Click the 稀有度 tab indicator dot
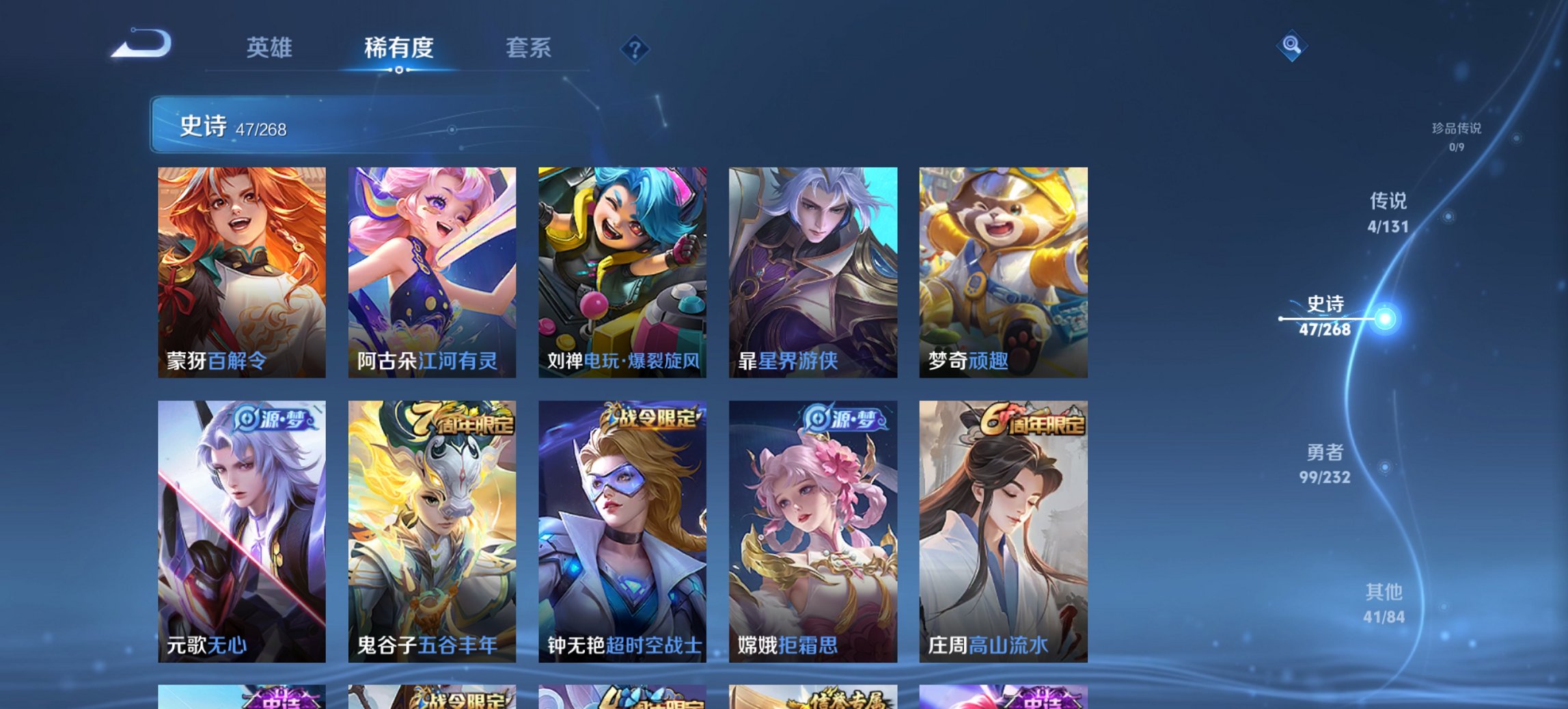Image resolution: width=1568 pixels, height=709 pixels. coord(400,70)
